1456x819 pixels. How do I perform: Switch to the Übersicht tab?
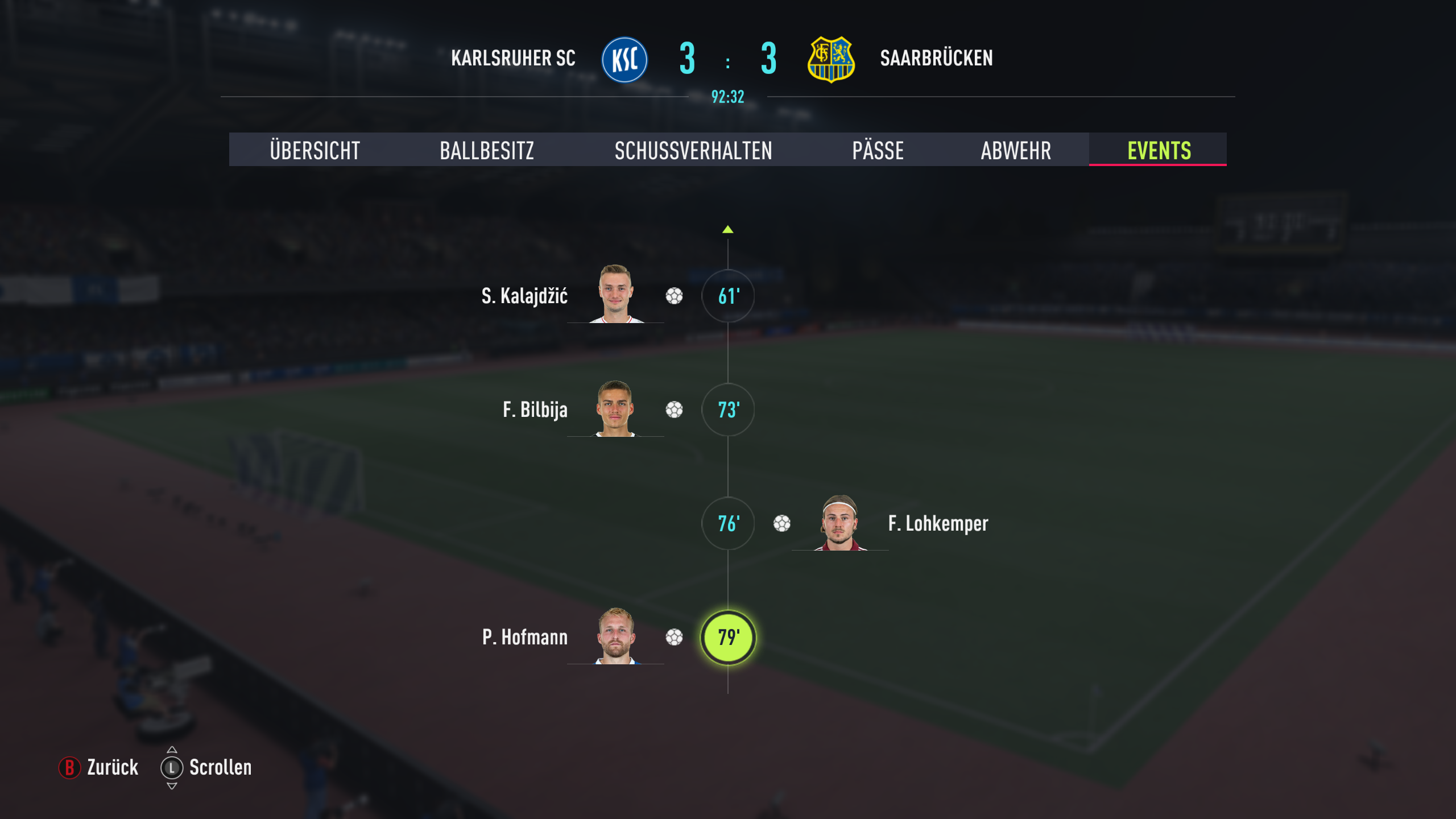315,150
